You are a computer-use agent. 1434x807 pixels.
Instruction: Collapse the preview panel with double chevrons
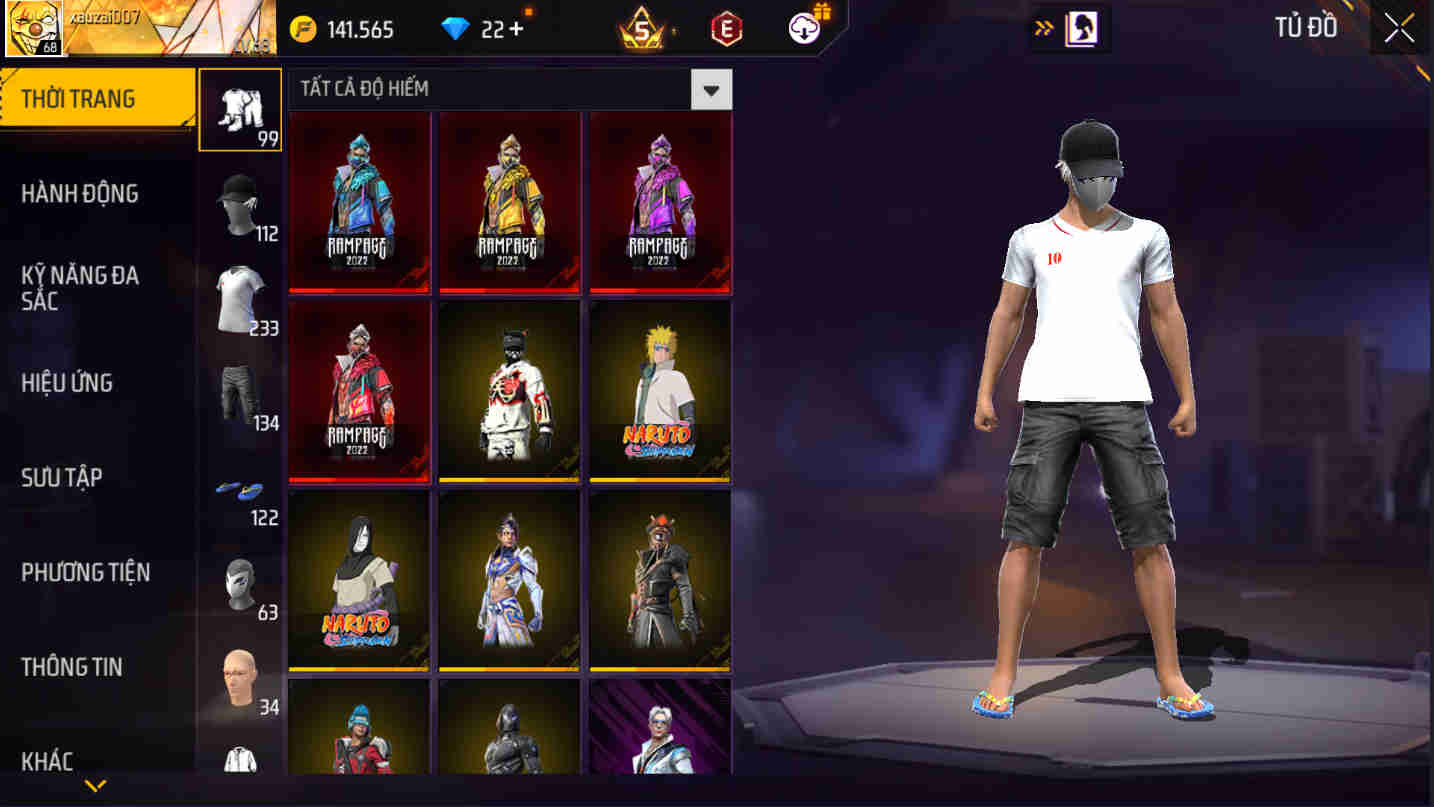pos(1042,29)
